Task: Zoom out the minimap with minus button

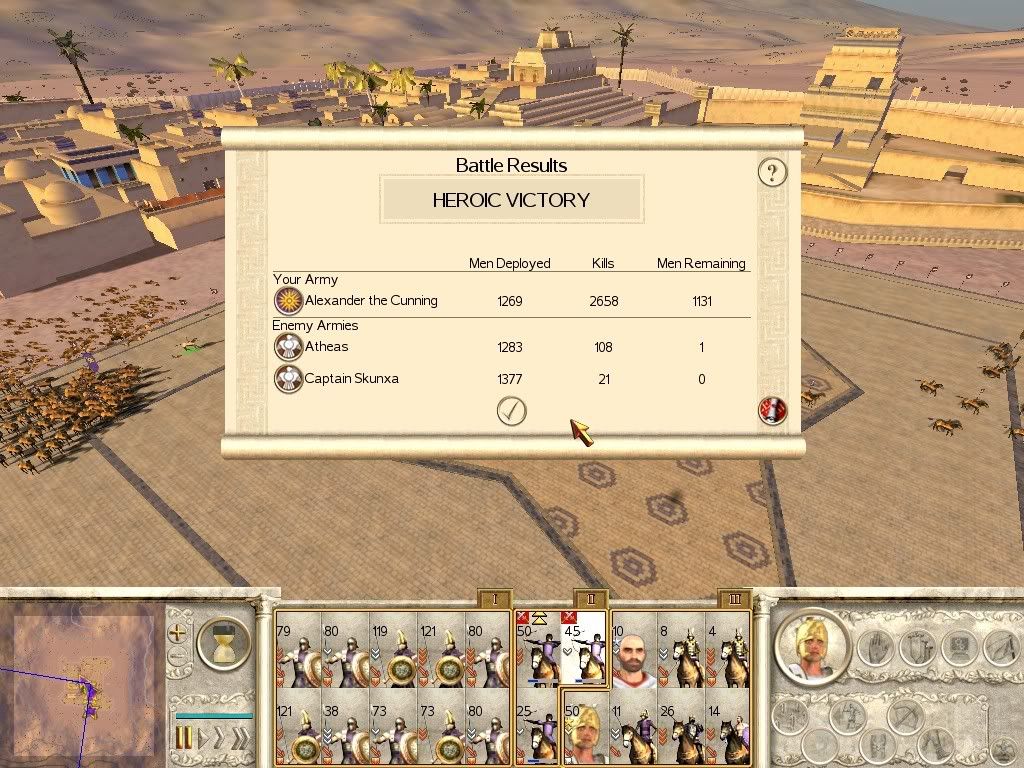Action: 177,658
